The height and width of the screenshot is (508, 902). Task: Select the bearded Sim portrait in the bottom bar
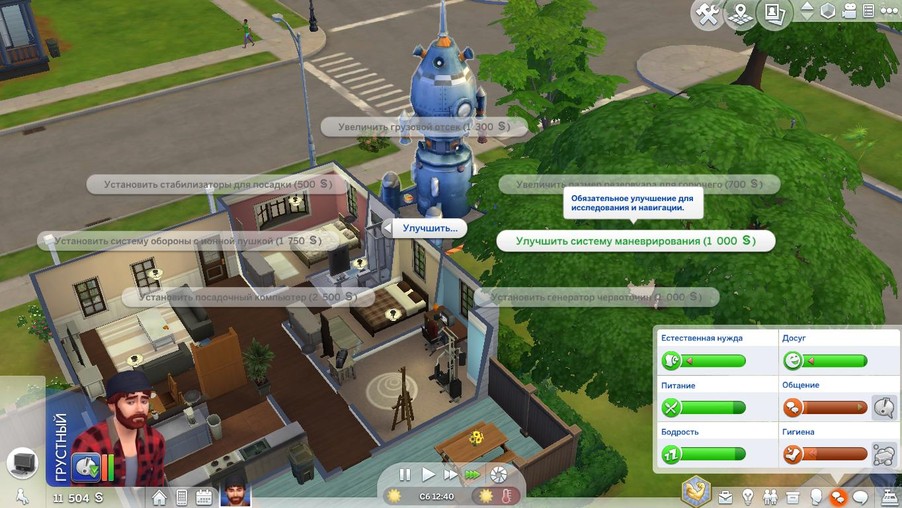coord(235,495)
